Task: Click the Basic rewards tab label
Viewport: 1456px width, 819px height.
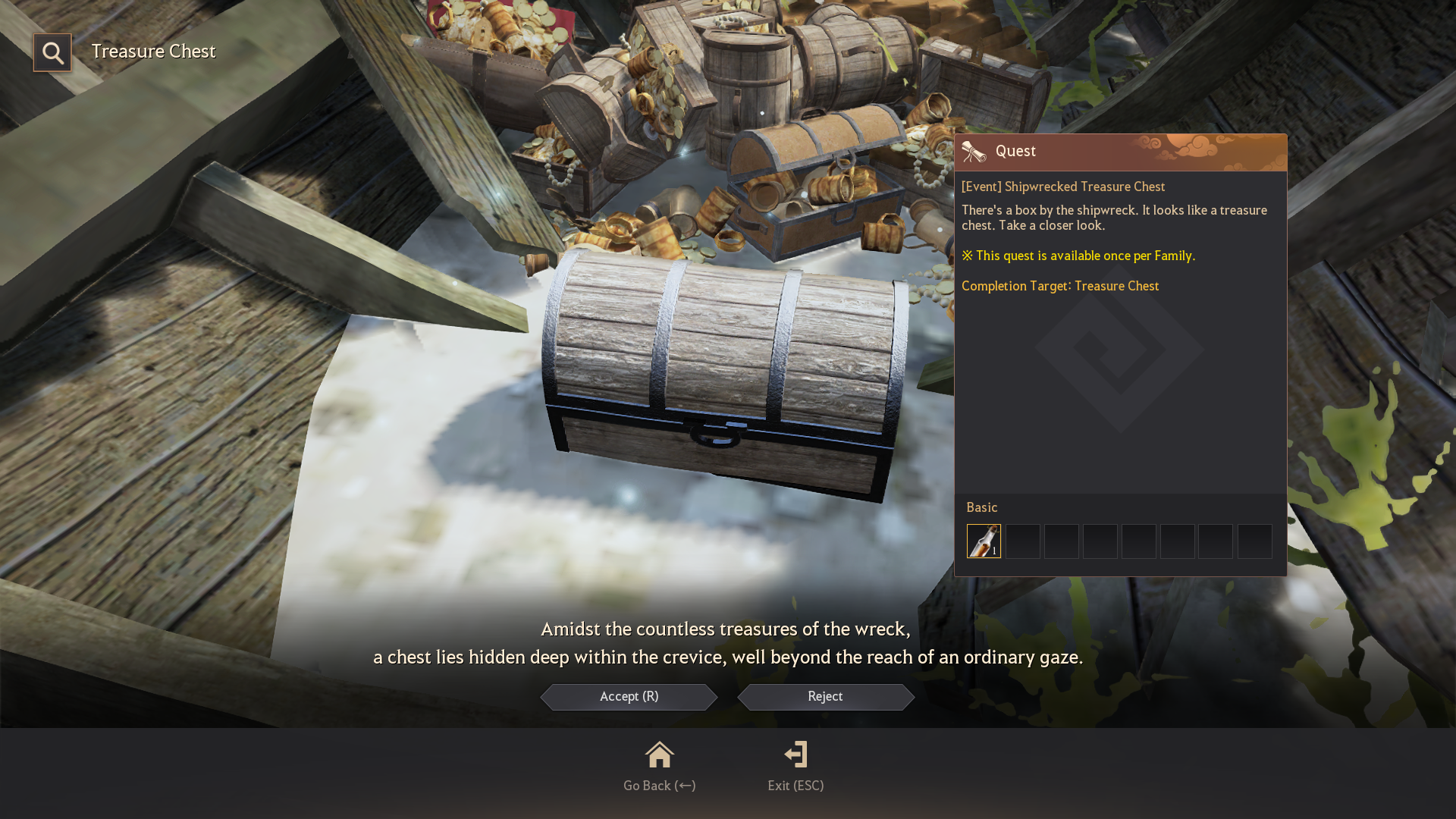Action: click(x=981, y=507)
